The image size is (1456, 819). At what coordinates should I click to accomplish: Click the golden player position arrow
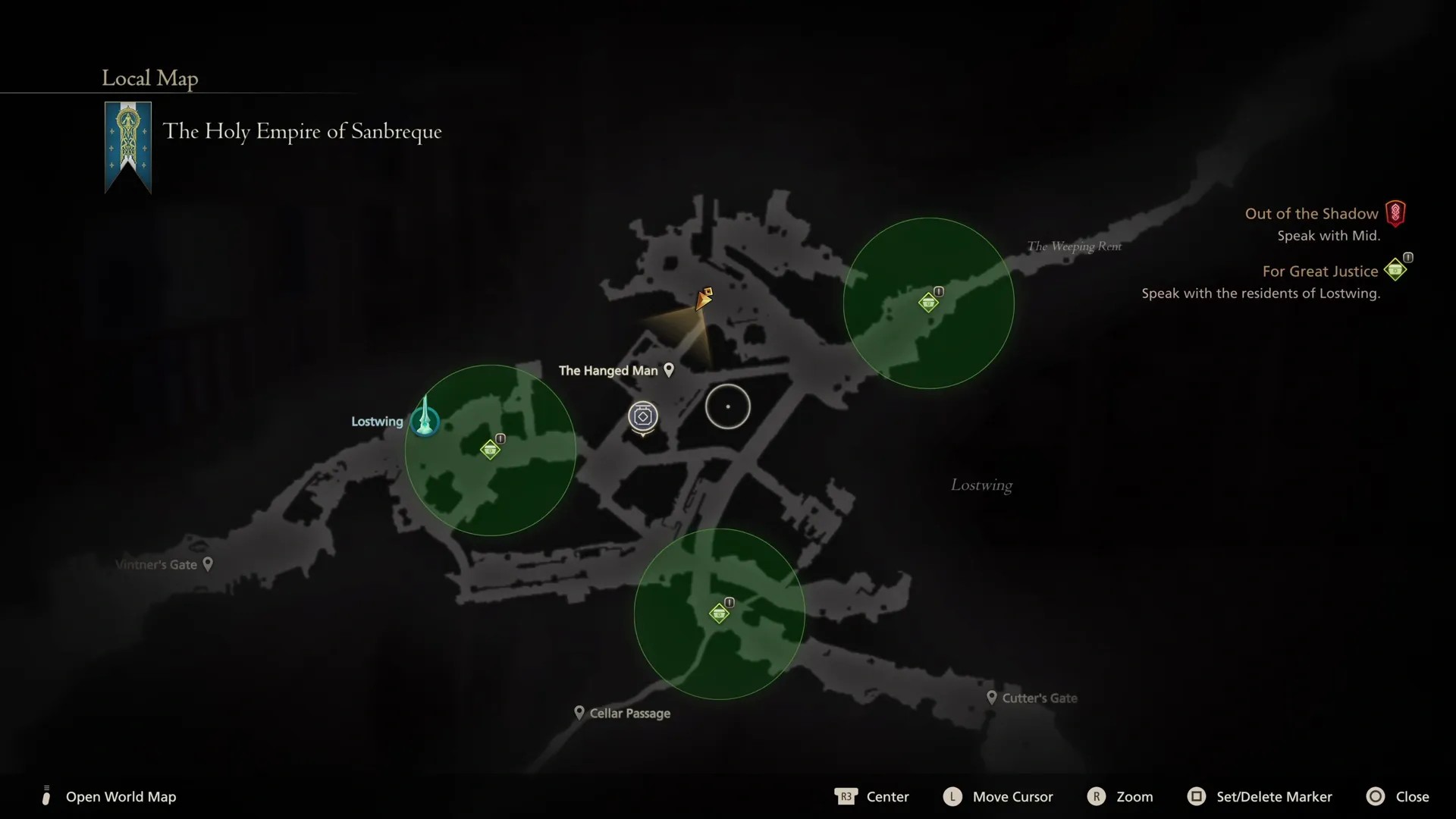point(704,300)
